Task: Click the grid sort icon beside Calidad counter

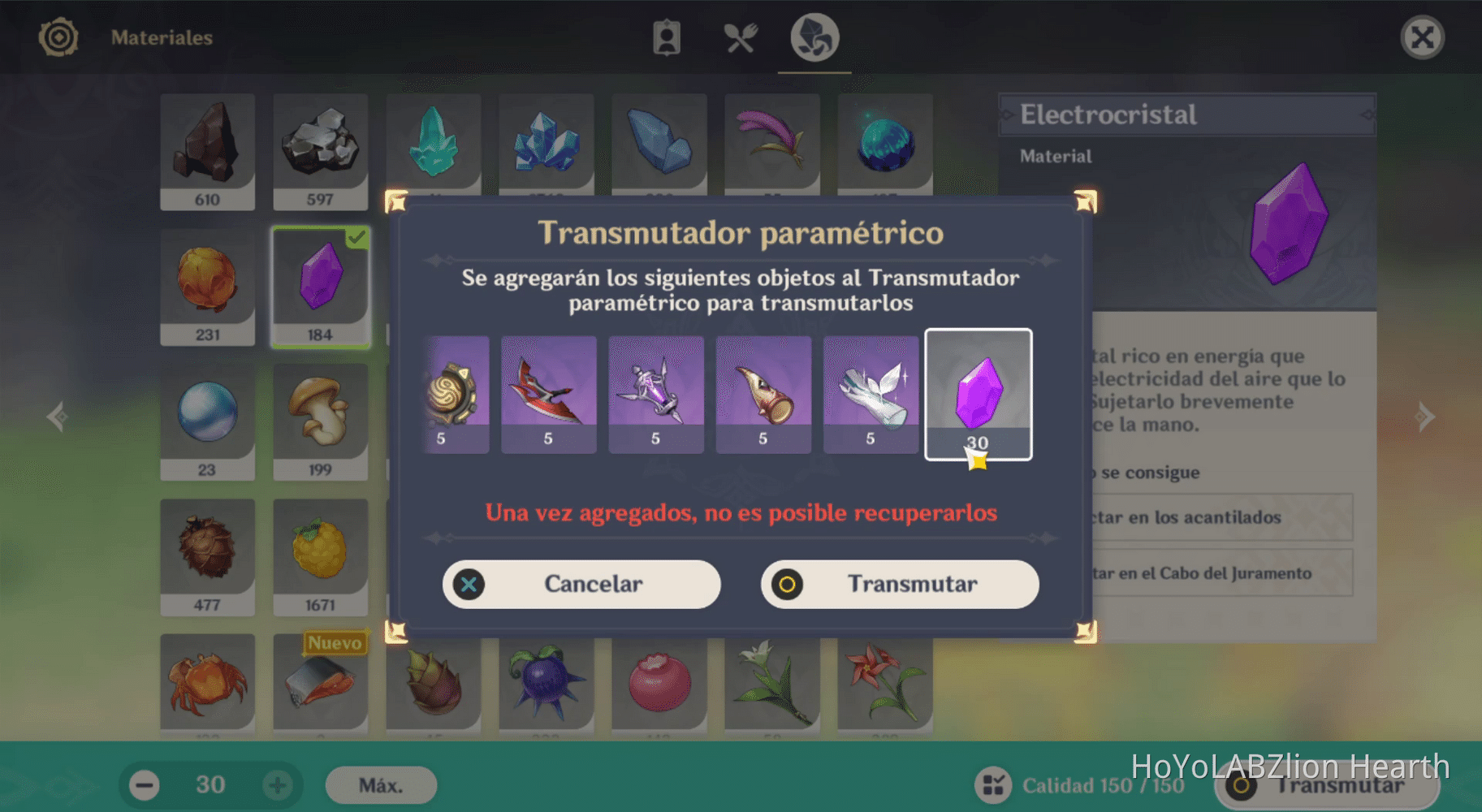Action: (994, 784)
